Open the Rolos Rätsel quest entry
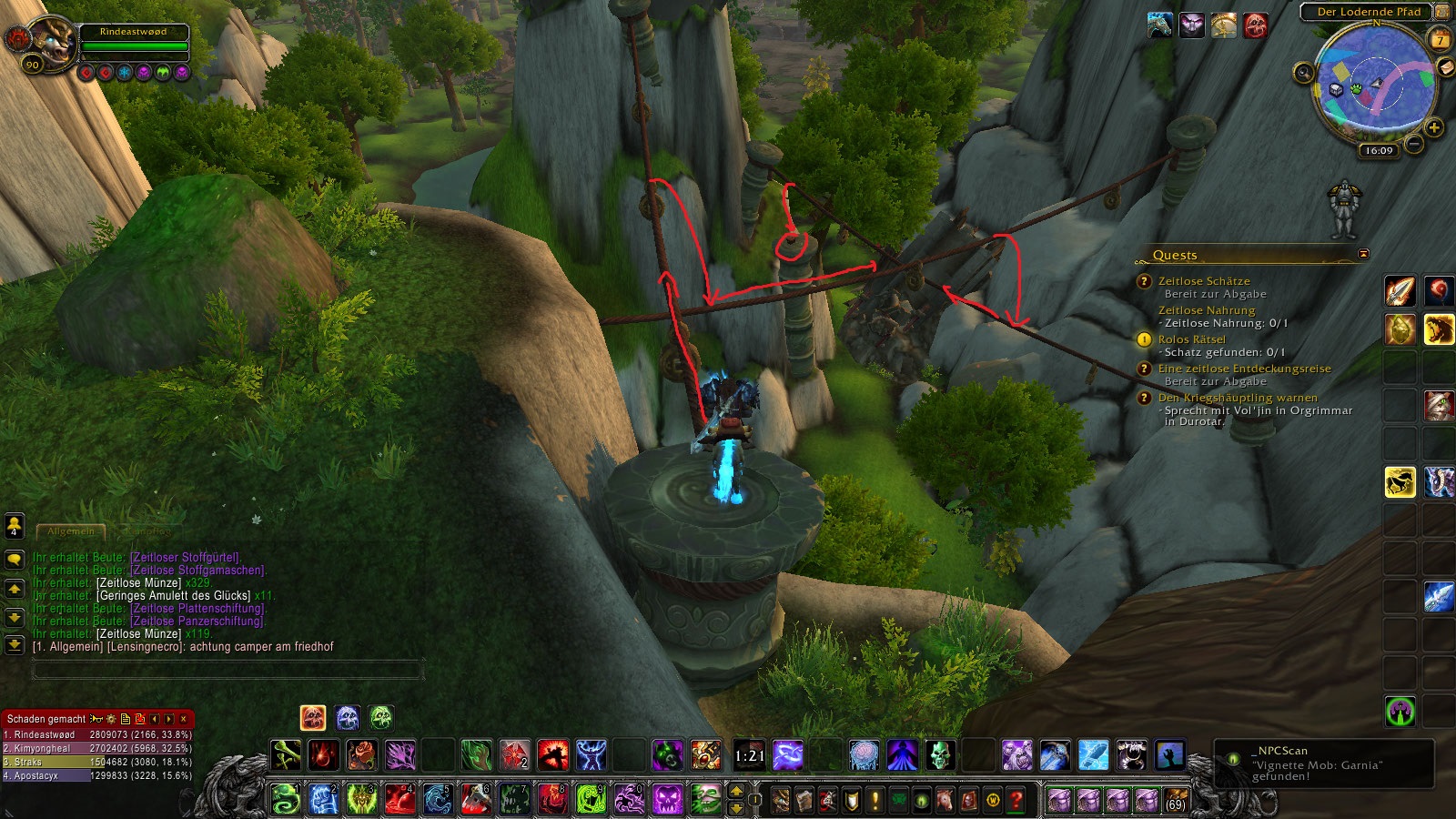The height and width of the screenshot is (819, 1456). point(1191,339)
